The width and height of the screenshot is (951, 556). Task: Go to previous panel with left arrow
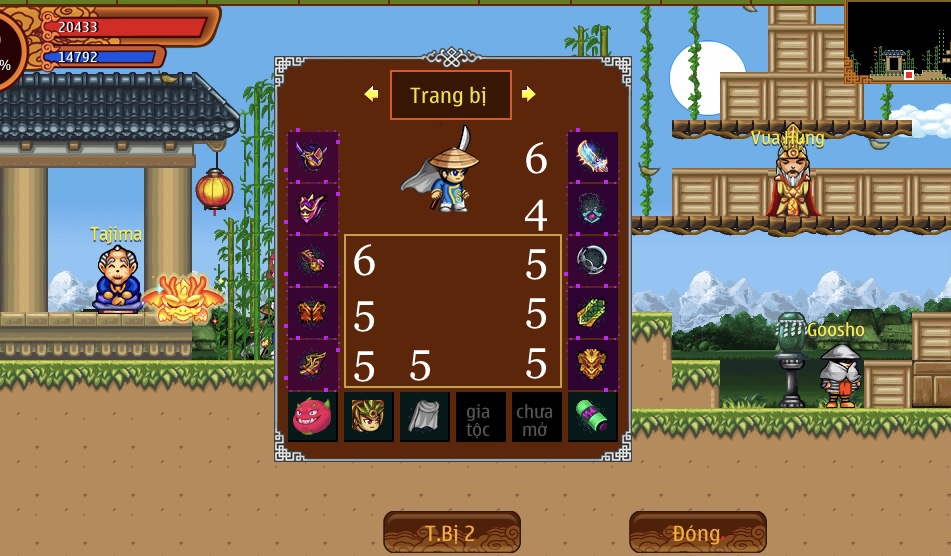[x=371, y=94]
